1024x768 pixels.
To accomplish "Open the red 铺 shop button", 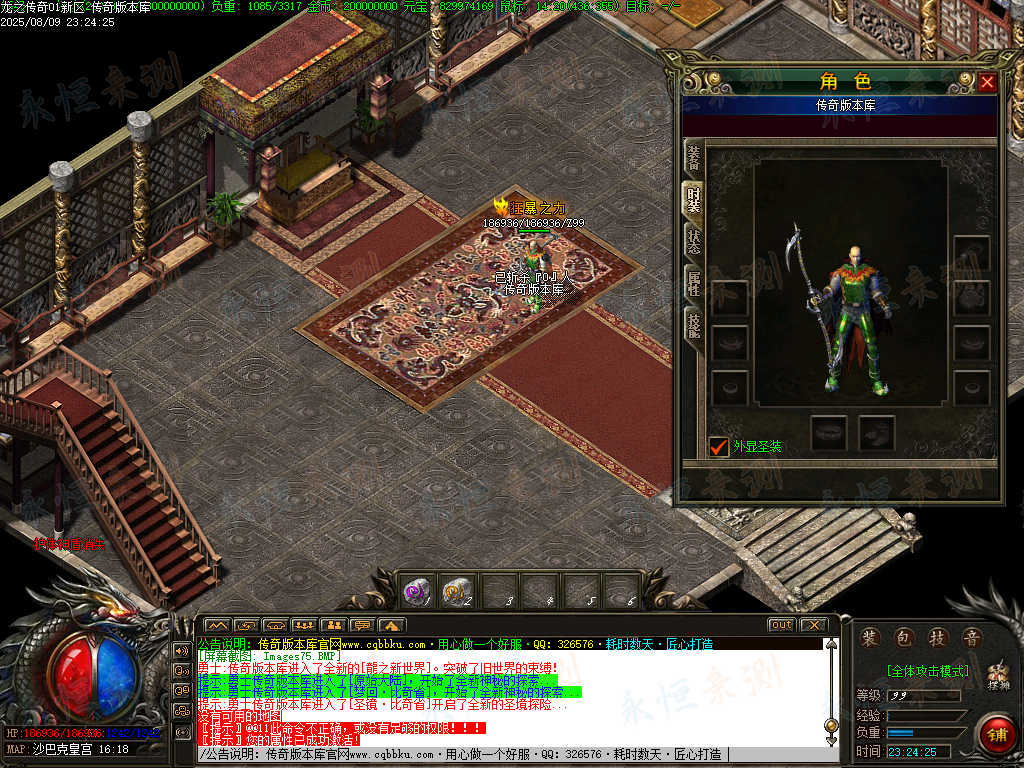I will (996, 735).
